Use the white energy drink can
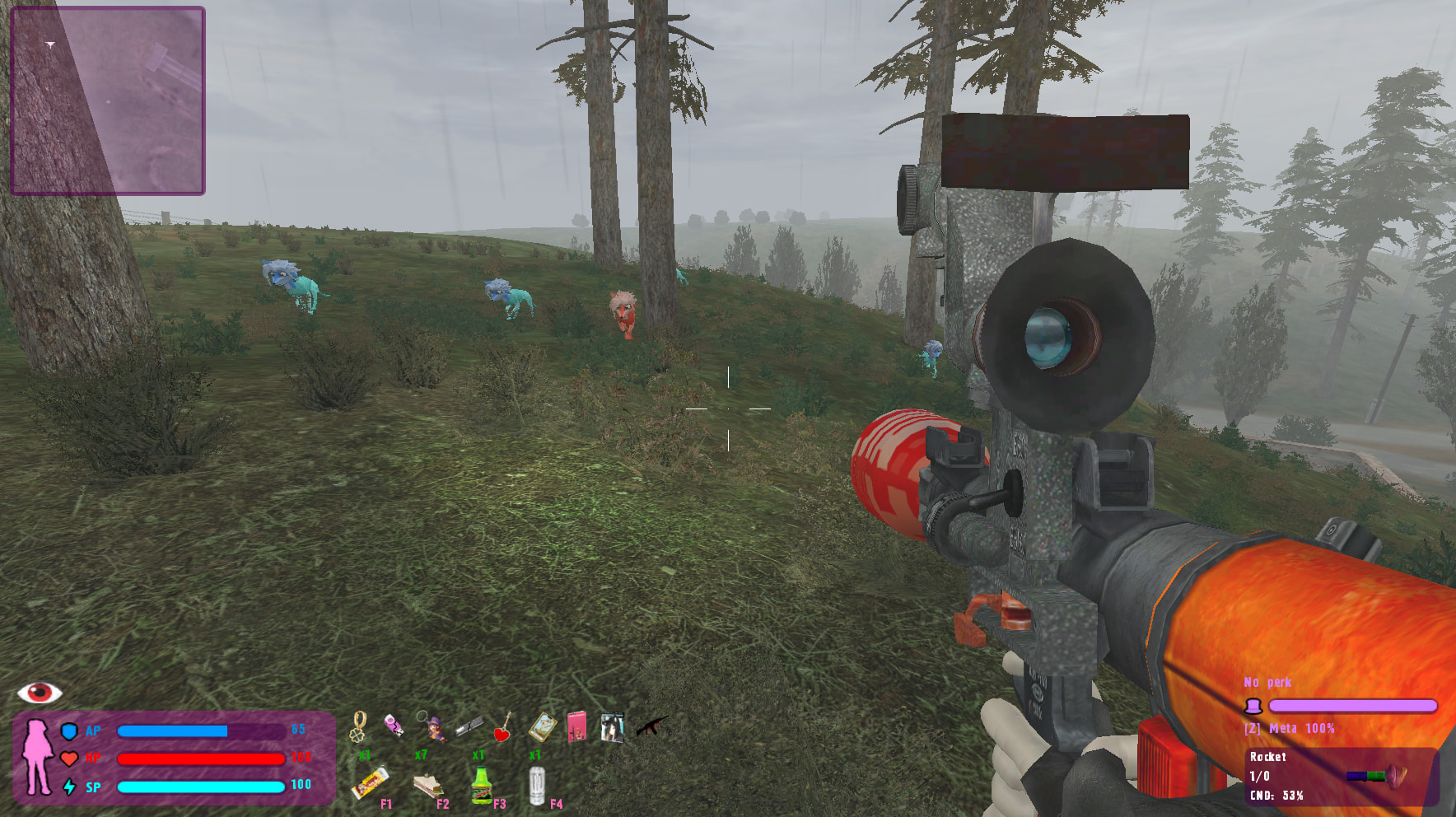Screen dimensions: 1456x817 coord(537,785)
